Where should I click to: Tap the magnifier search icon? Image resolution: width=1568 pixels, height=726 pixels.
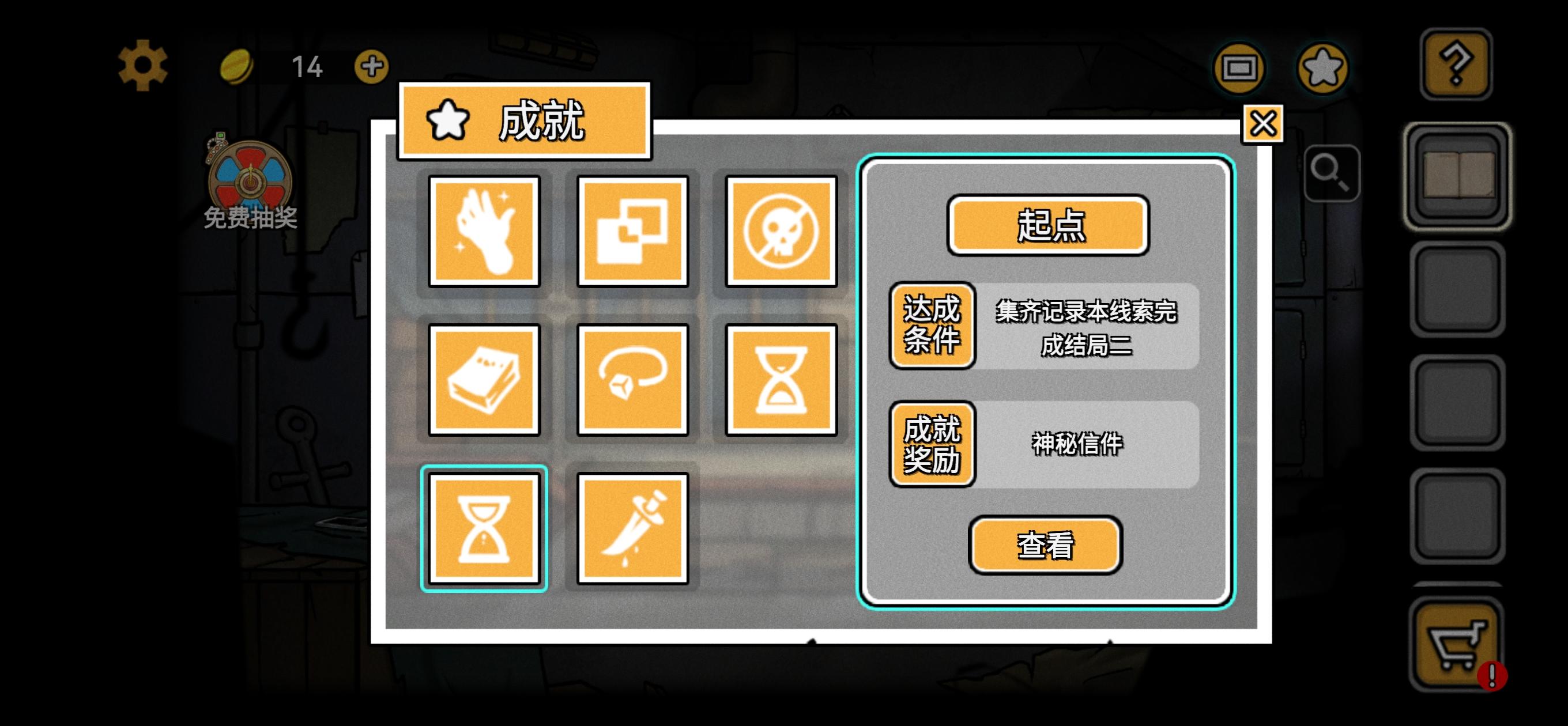1332,172
